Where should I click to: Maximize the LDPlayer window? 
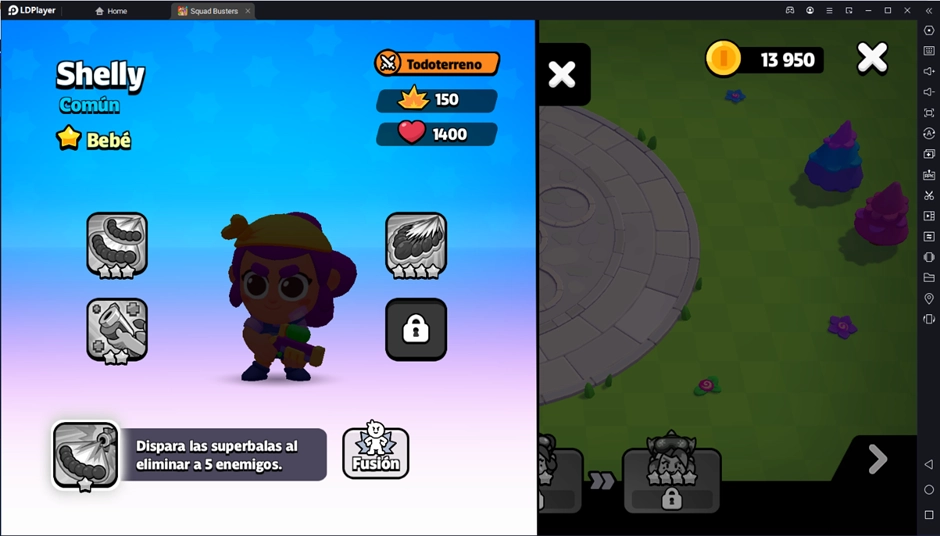tap(887, 11)
